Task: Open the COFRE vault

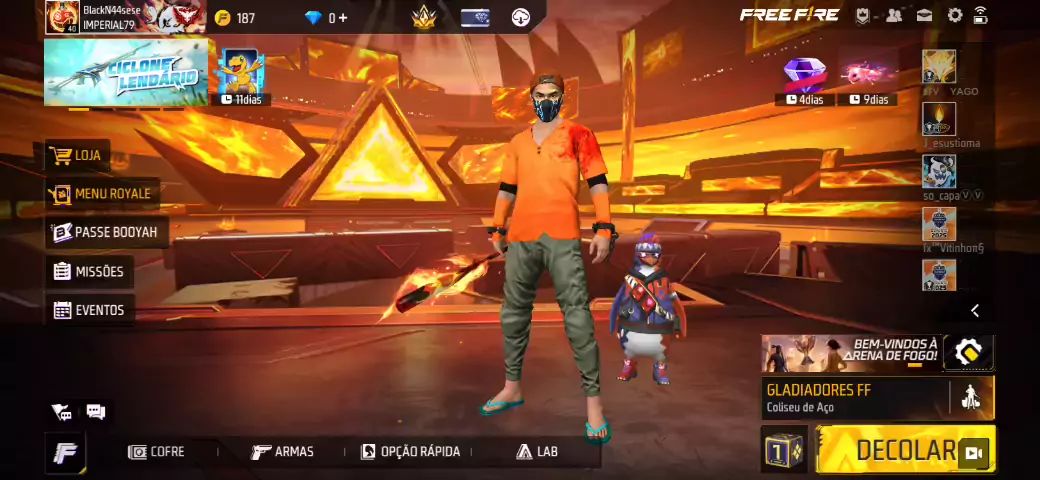Action: pyautogui.click(x=157, y=452)
